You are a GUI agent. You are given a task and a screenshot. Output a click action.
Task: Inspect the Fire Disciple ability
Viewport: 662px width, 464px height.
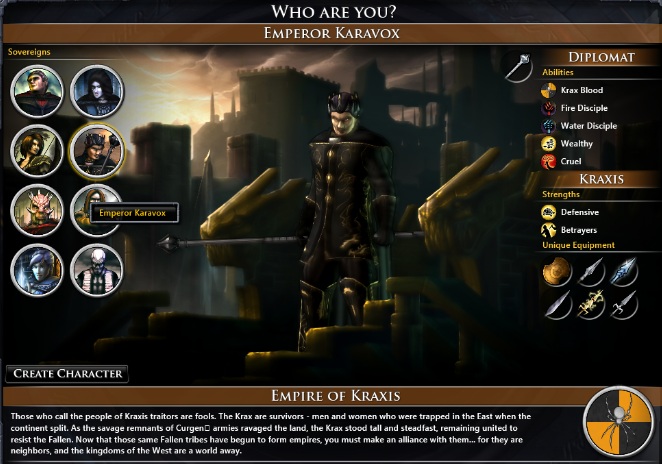point(549,108)
